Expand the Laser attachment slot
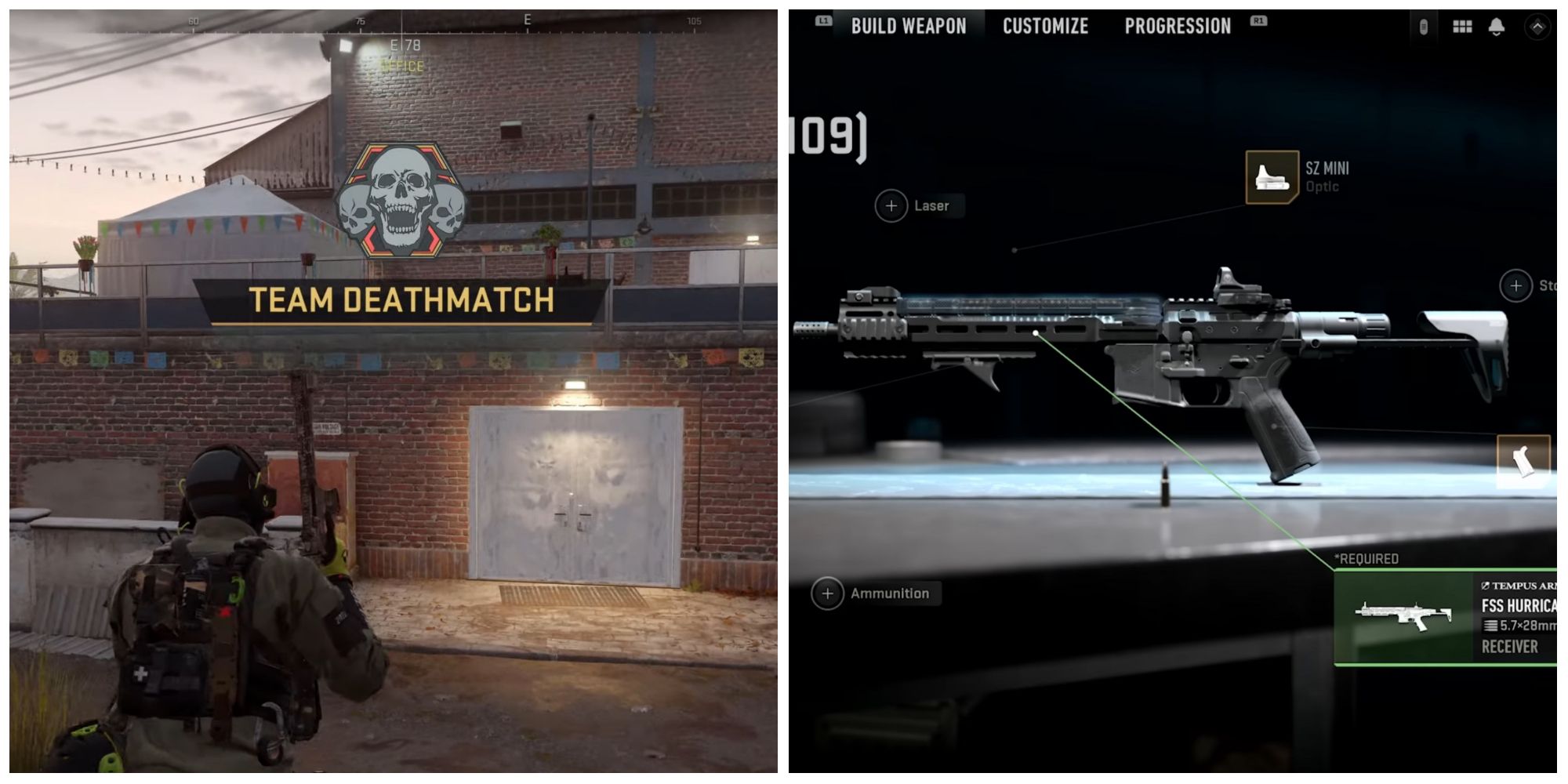 pyautogui.click(x=891, y=206)
